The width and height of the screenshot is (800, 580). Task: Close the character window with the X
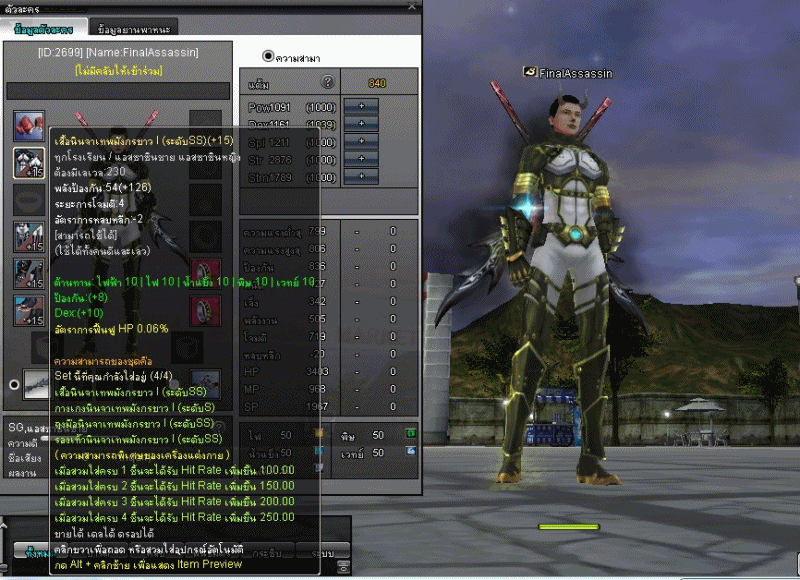point(414,9)
